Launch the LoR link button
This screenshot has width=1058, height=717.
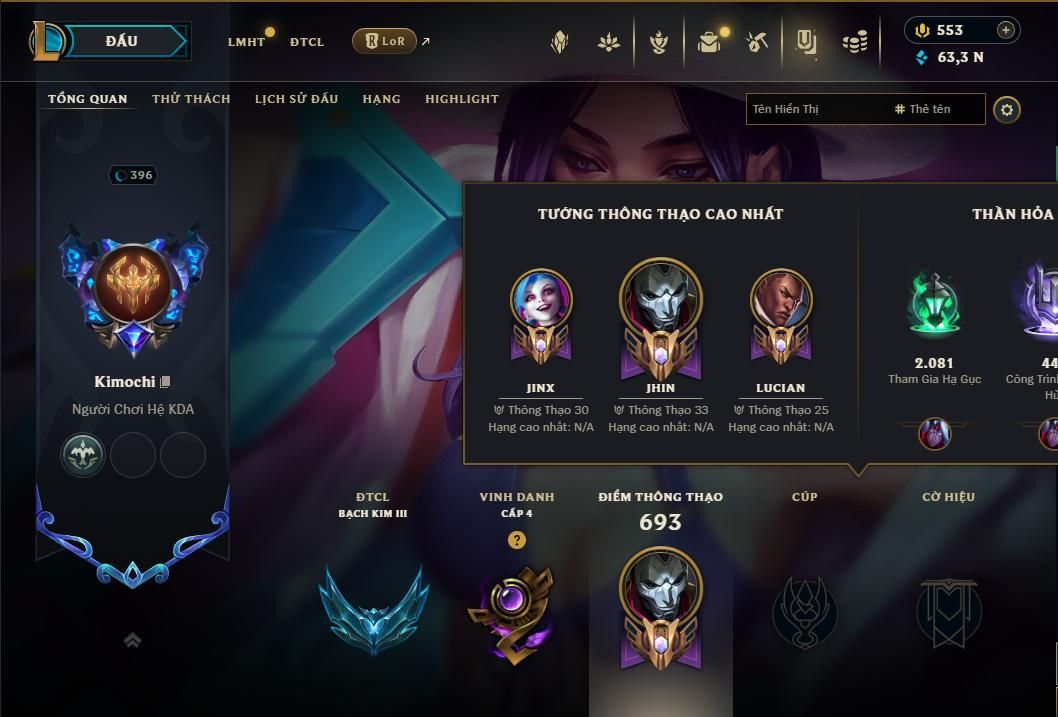coord(385,41)
